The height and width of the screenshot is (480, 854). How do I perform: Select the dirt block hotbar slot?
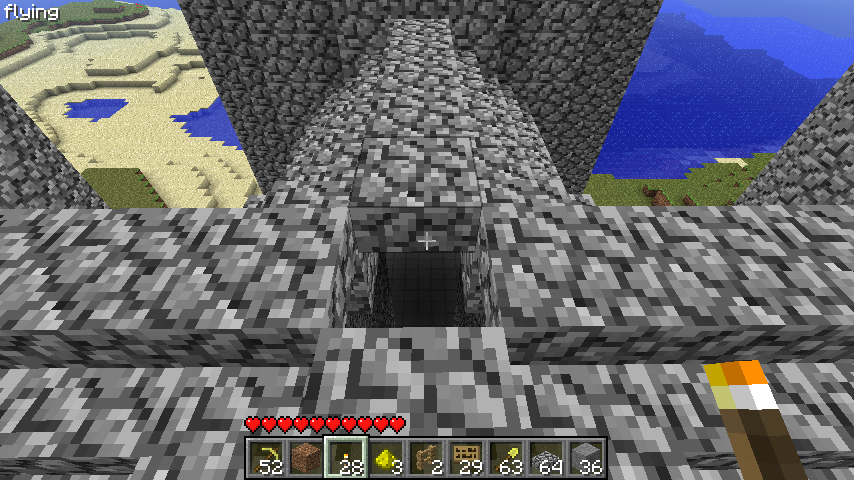pyautogui.click(x=307, y=458)
